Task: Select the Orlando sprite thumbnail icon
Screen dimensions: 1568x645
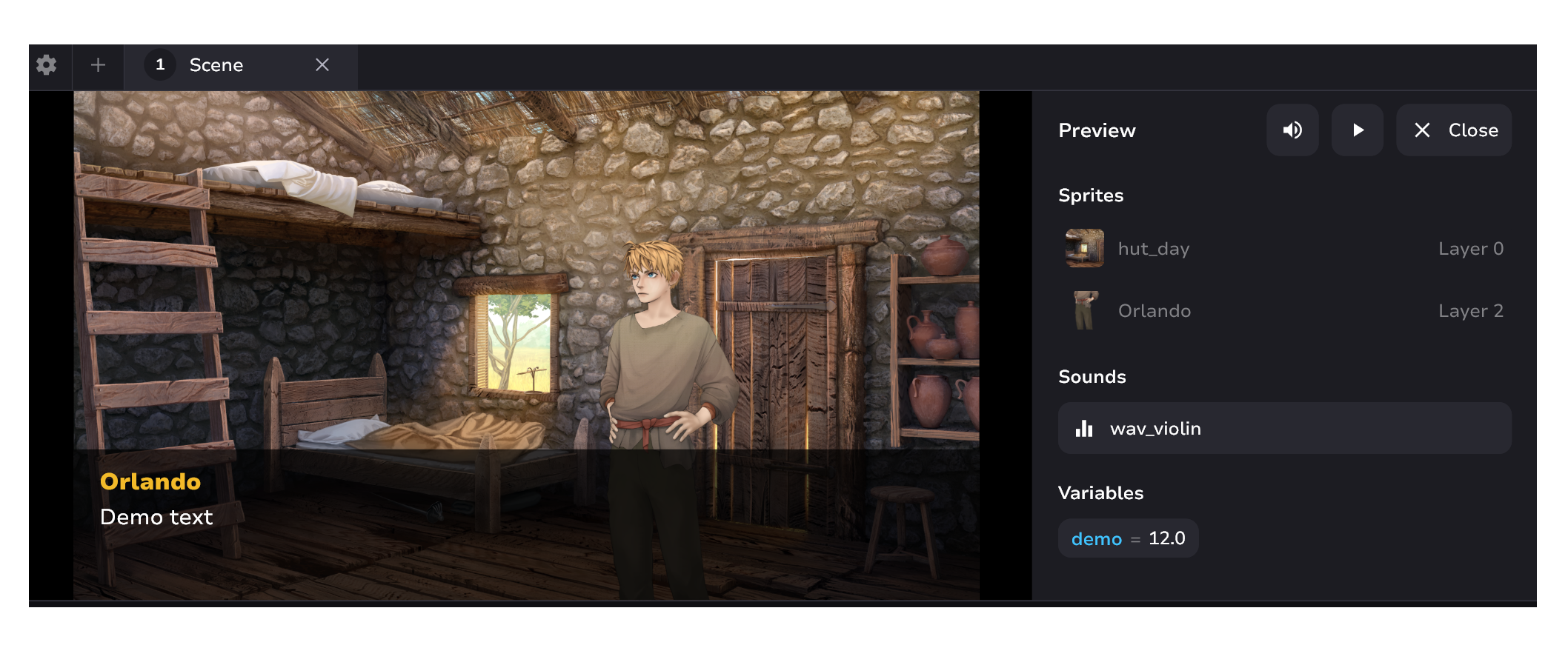Action: pyautogui.click(x=1083, y=310)
